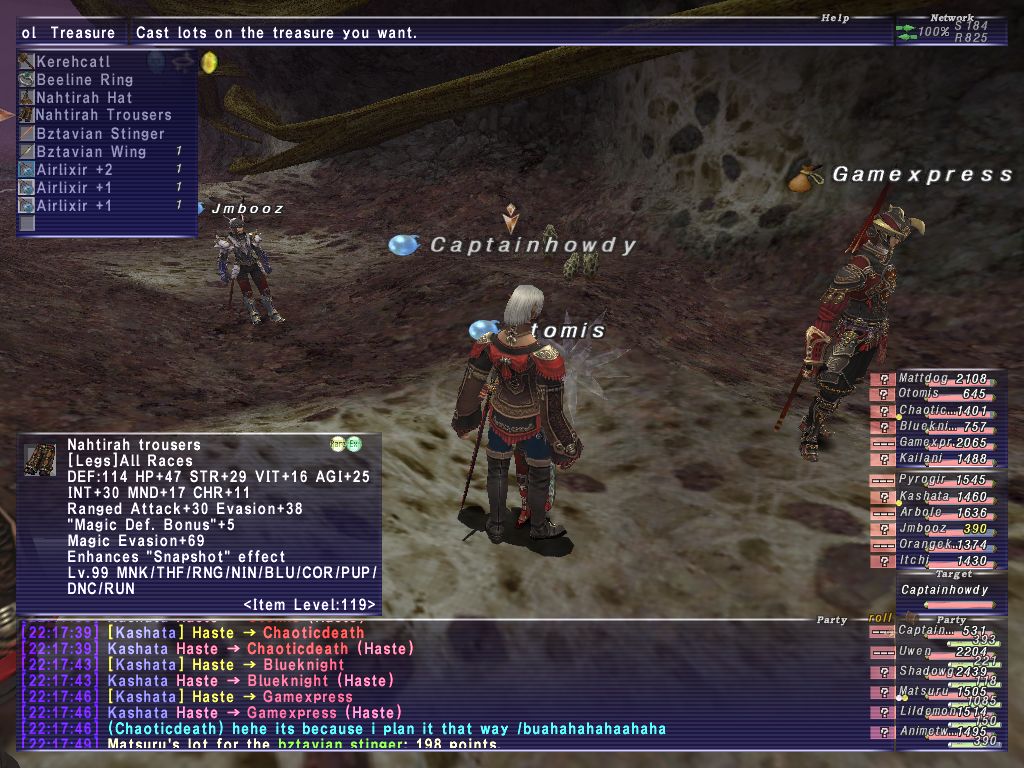Pick Nahtirah Hat from the treasure list
Viewport: 1024px width, 768px height.
coord(84,98)
